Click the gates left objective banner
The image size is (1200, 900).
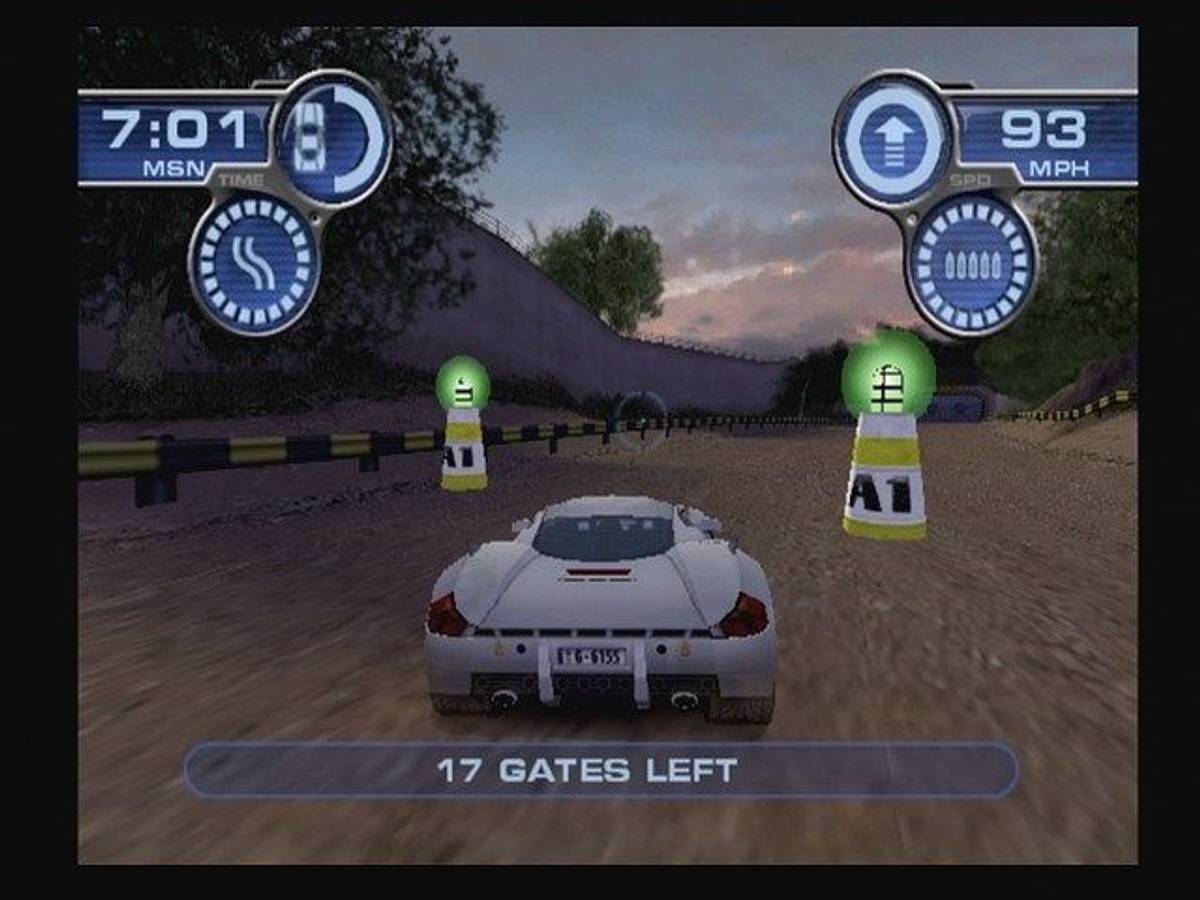(x=600, y=770)
